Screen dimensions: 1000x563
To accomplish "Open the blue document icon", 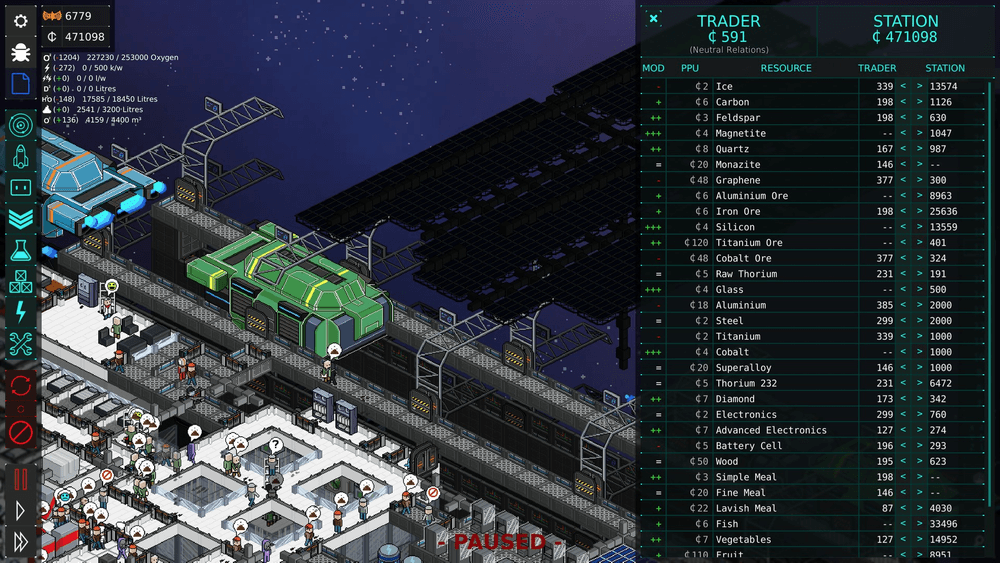I will click(20, 84).
